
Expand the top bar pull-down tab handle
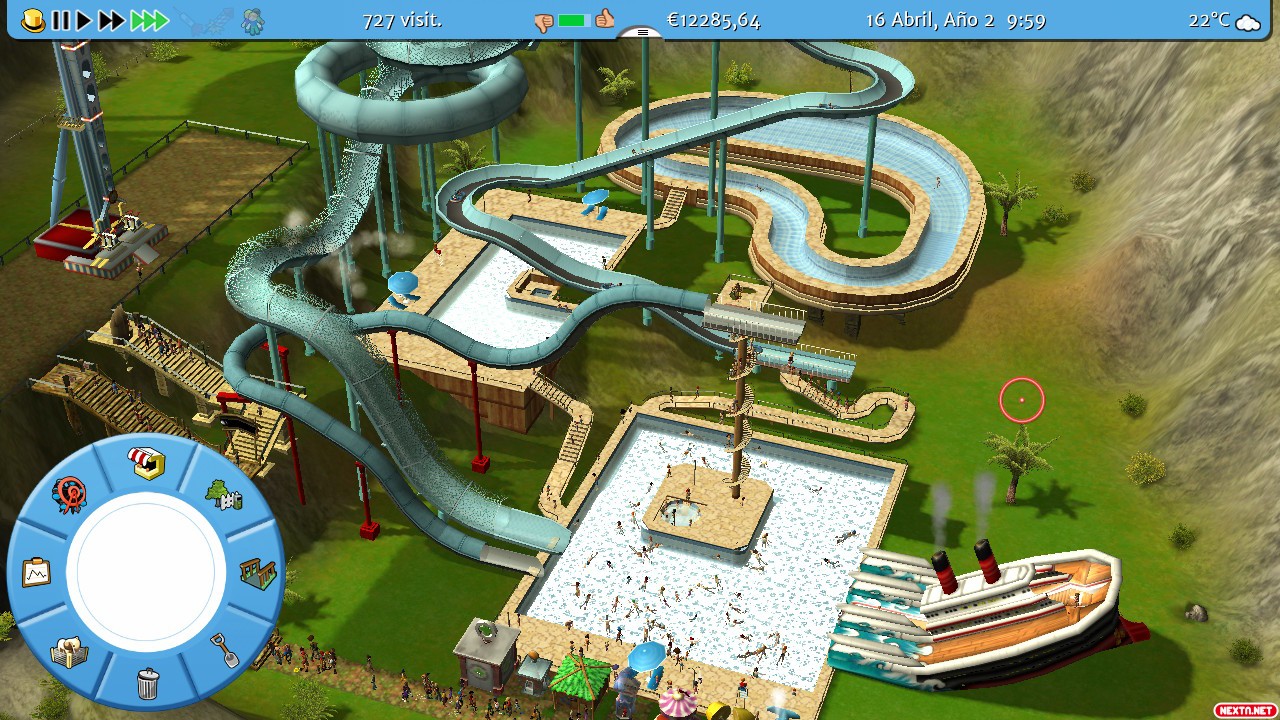pos(640,33)
